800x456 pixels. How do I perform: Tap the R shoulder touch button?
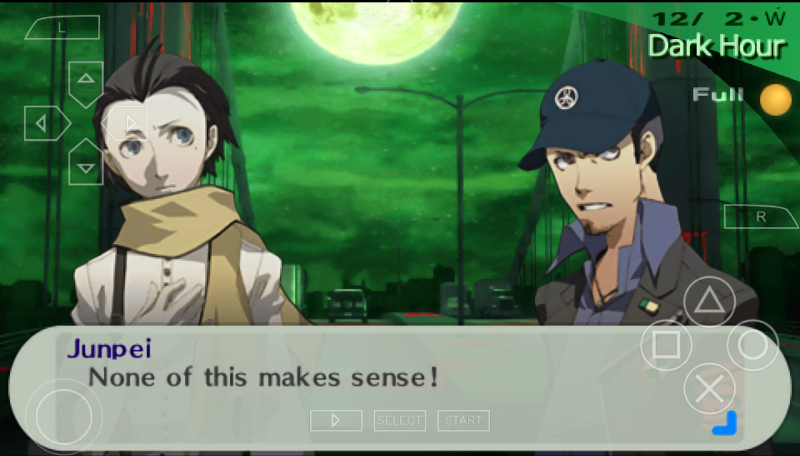[759, 217]
